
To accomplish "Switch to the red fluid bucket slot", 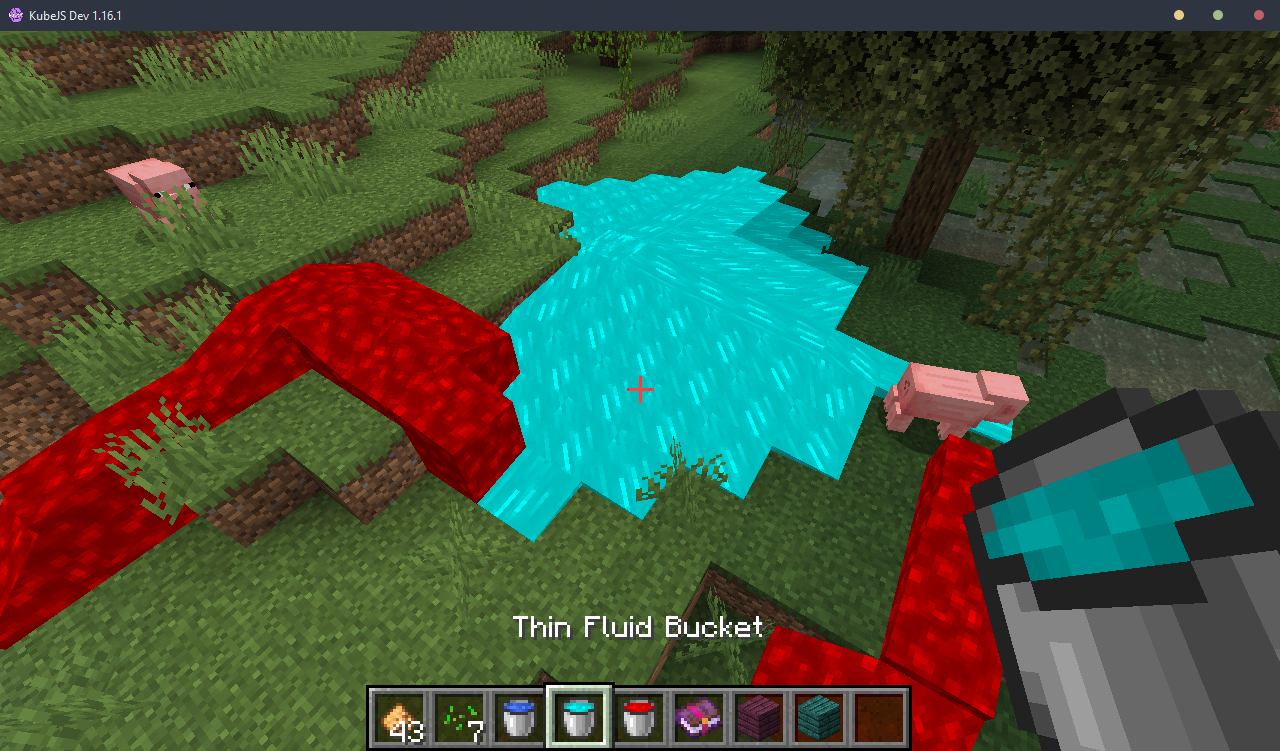I will click(639, 717).
